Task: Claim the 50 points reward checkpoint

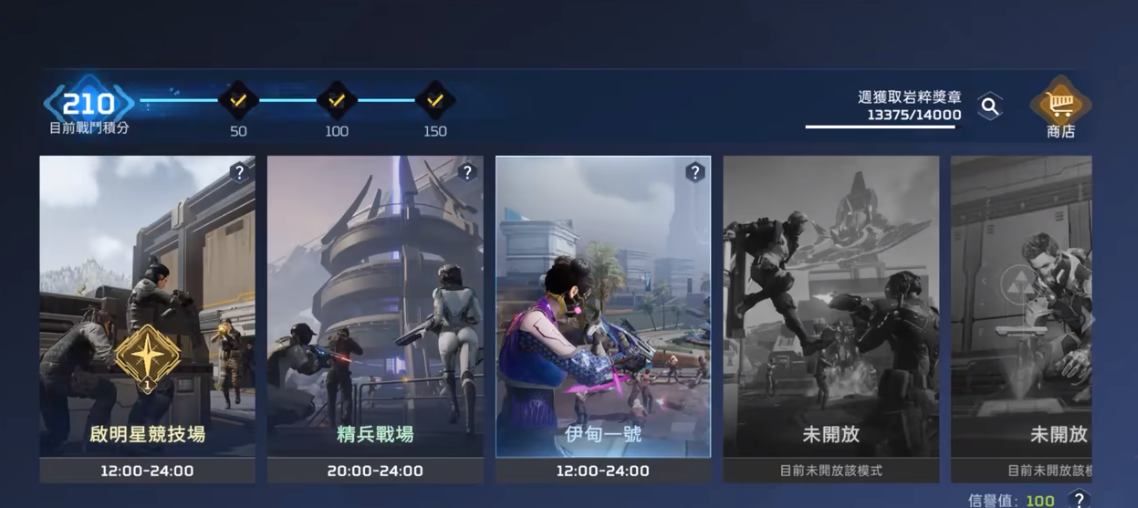Action: (x=238, y=101)
